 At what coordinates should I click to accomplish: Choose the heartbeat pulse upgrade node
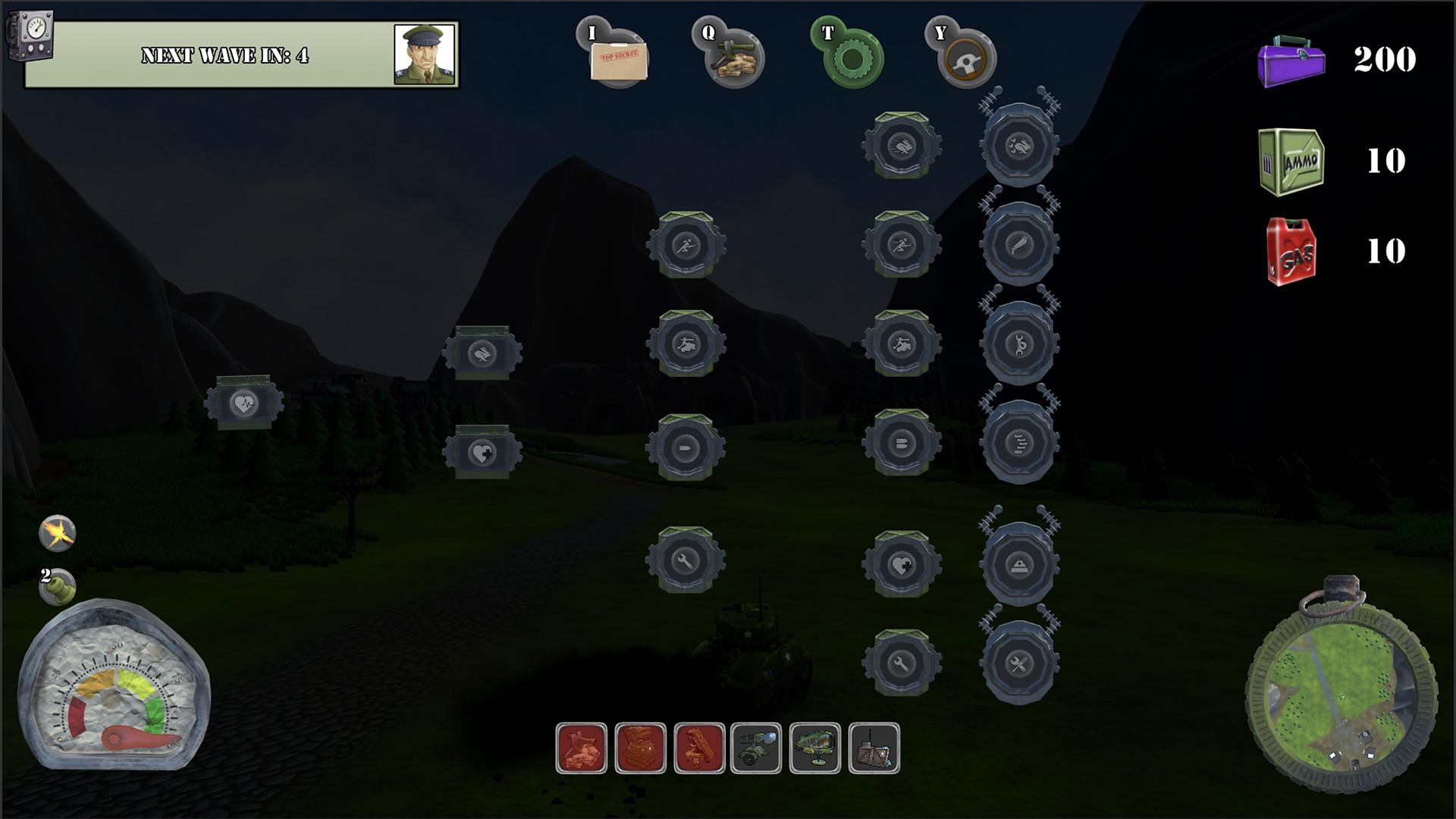pos(243,403)
